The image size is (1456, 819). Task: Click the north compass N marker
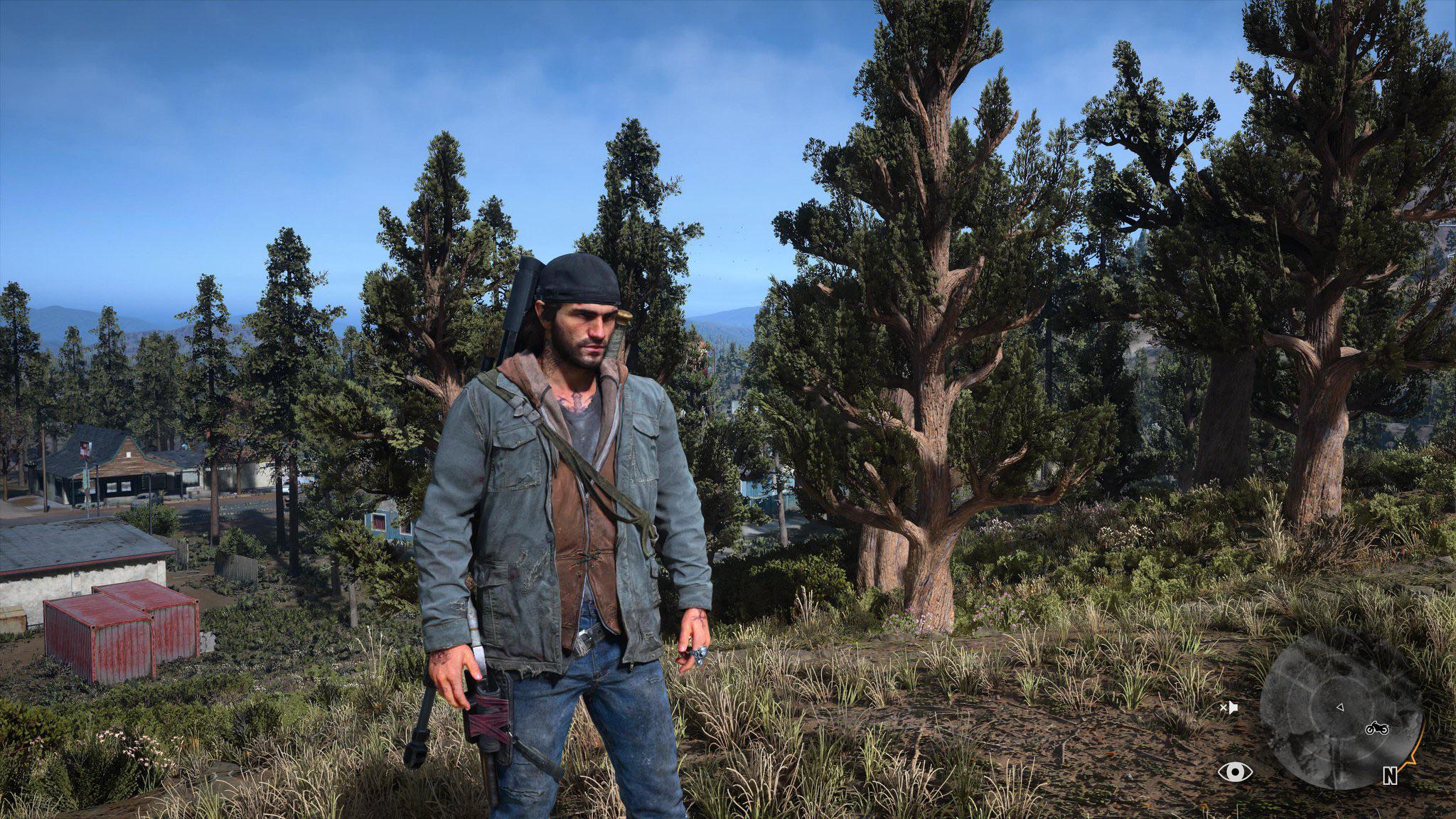pos(1390,776)
